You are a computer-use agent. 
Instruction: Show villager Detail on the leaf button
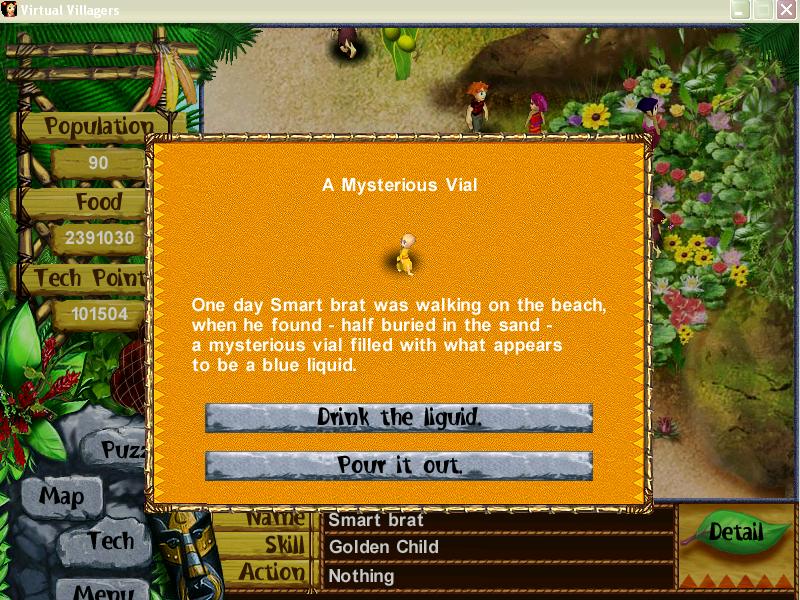pos(736,533)
